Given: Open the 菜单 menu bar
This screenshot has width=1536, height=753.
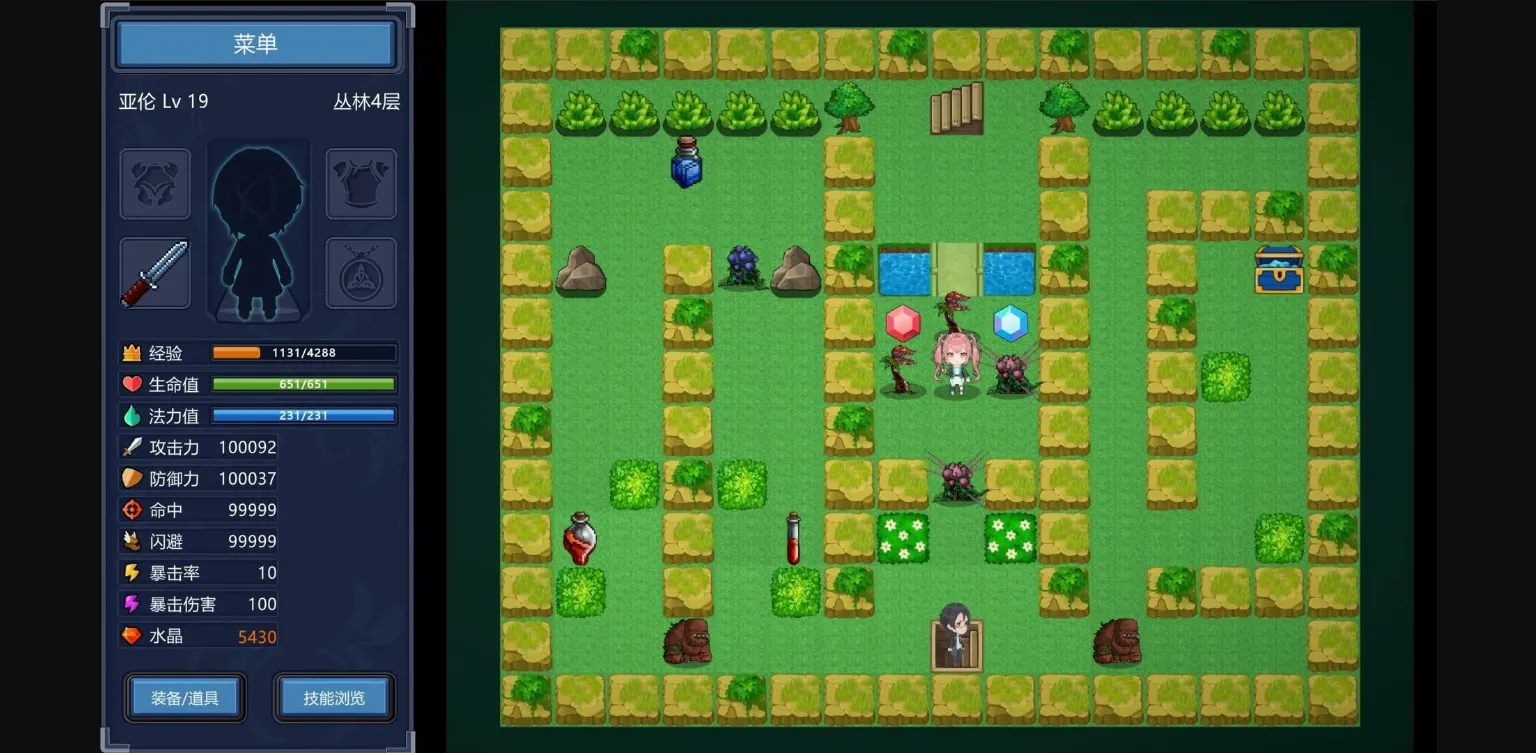Looking at the screenshot, I should [x=256, y=44].
